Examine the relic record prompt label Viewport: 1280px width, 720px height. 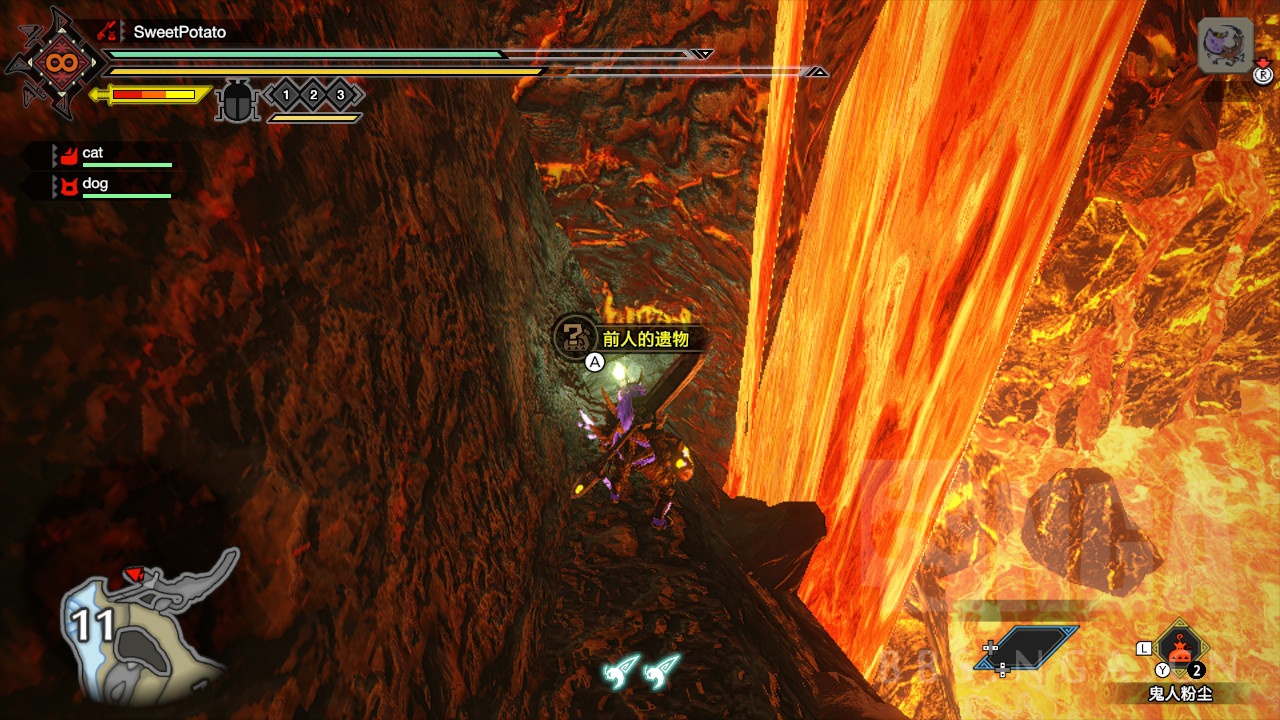click(x=645, y=339)
